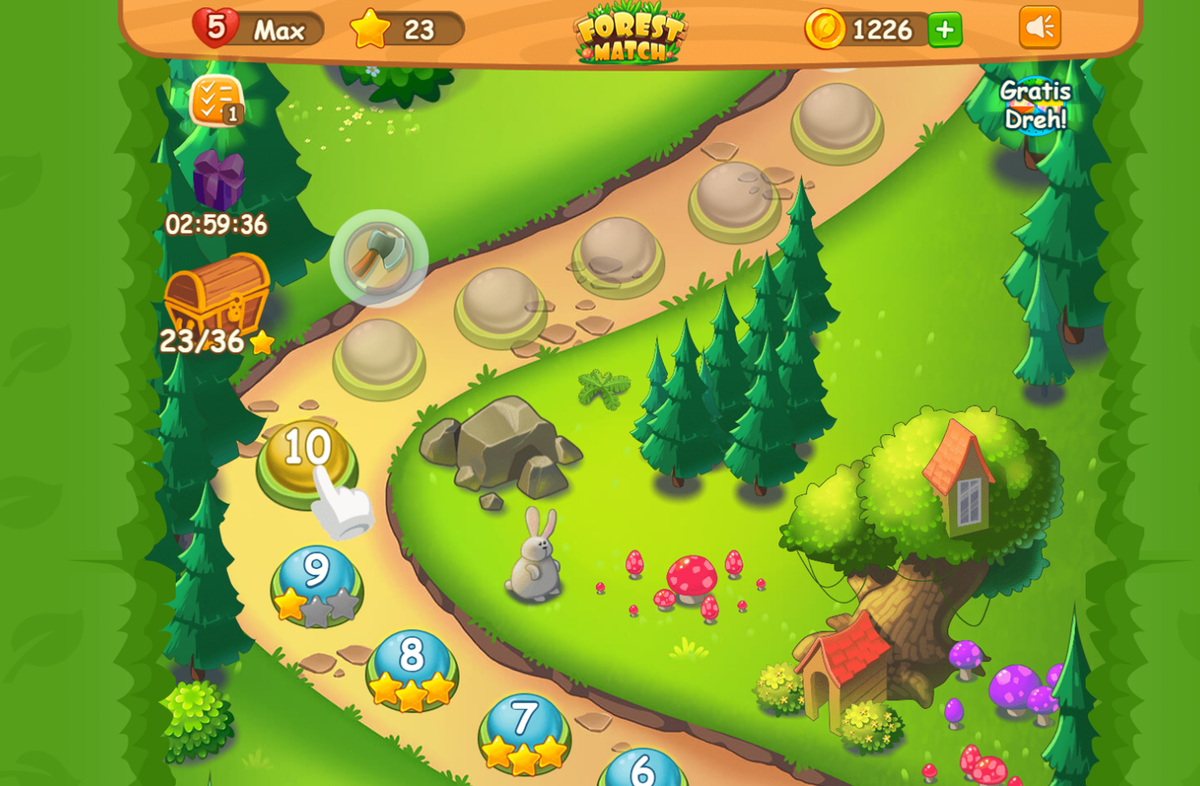Open the daily tasks checklist icon

(x=215, y=100)
